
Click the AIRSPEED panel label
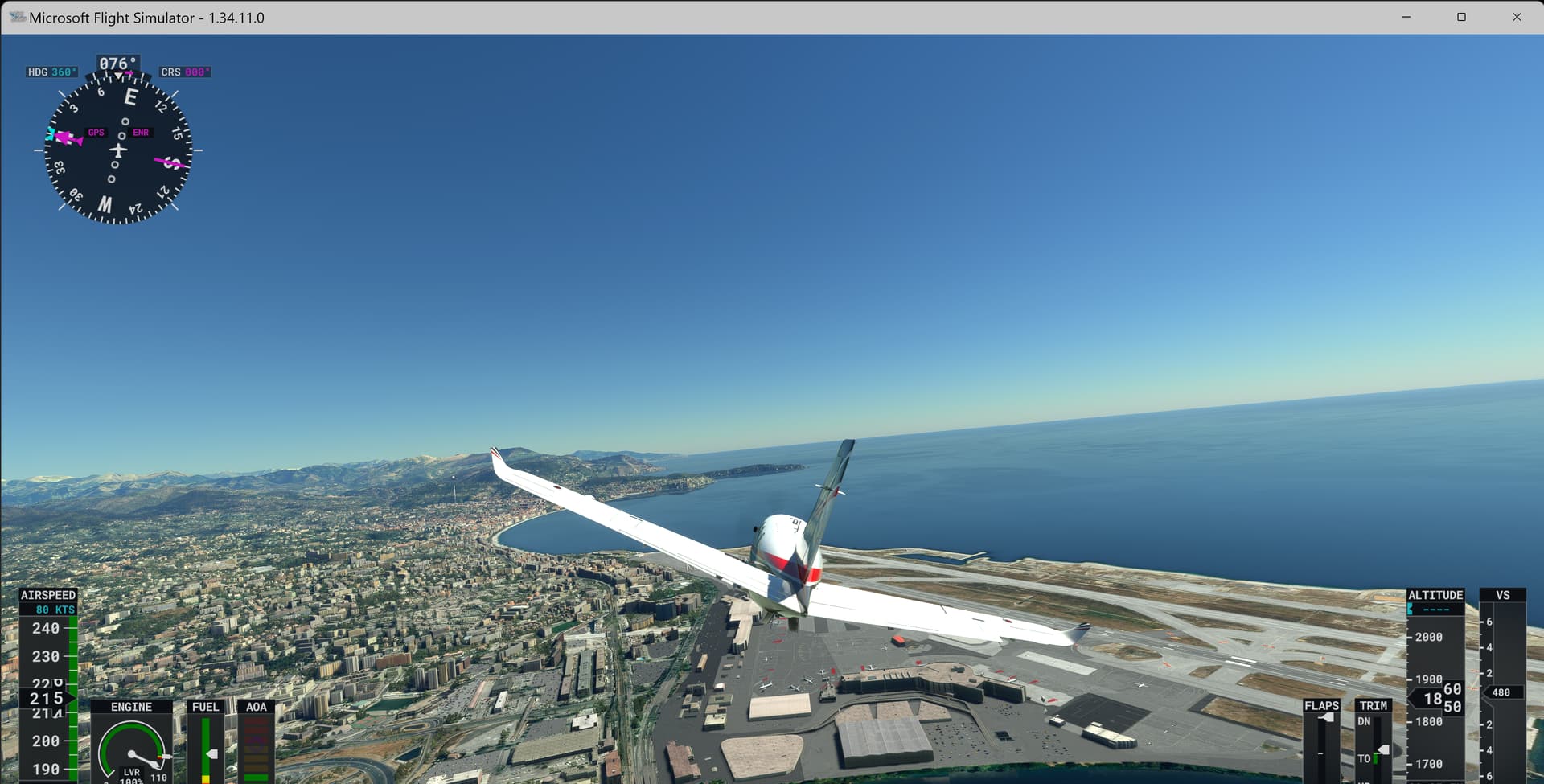[x=48, y=595]
